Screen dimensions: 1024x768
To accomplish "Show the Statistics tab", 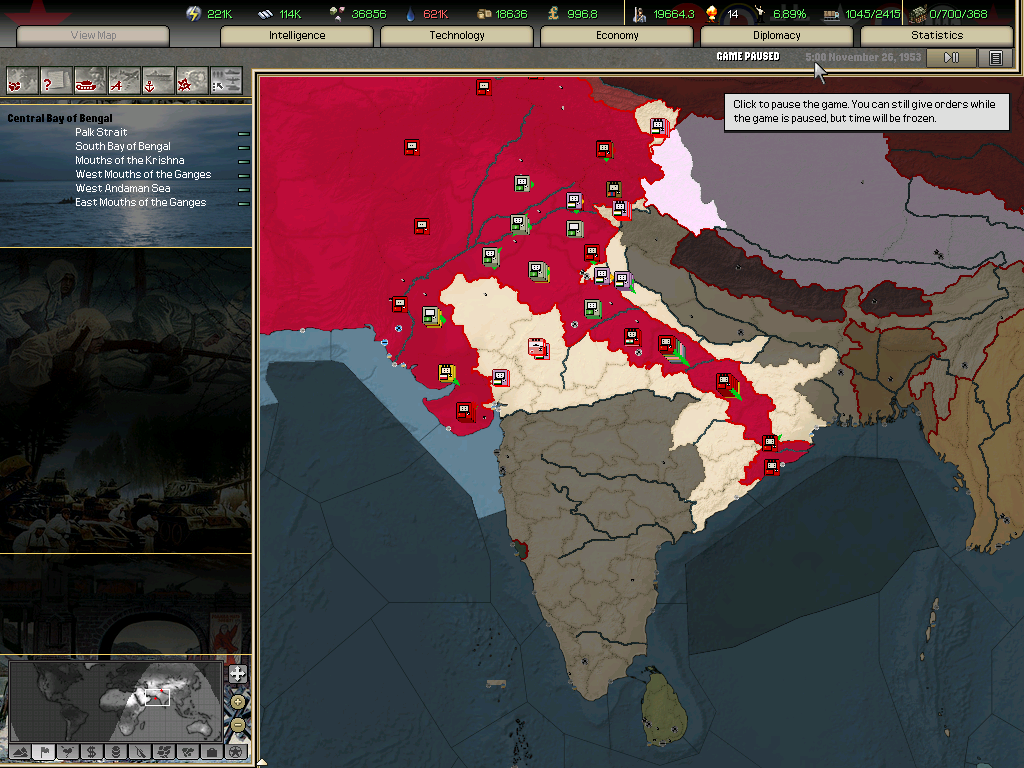I will click(x=937, y=36).
